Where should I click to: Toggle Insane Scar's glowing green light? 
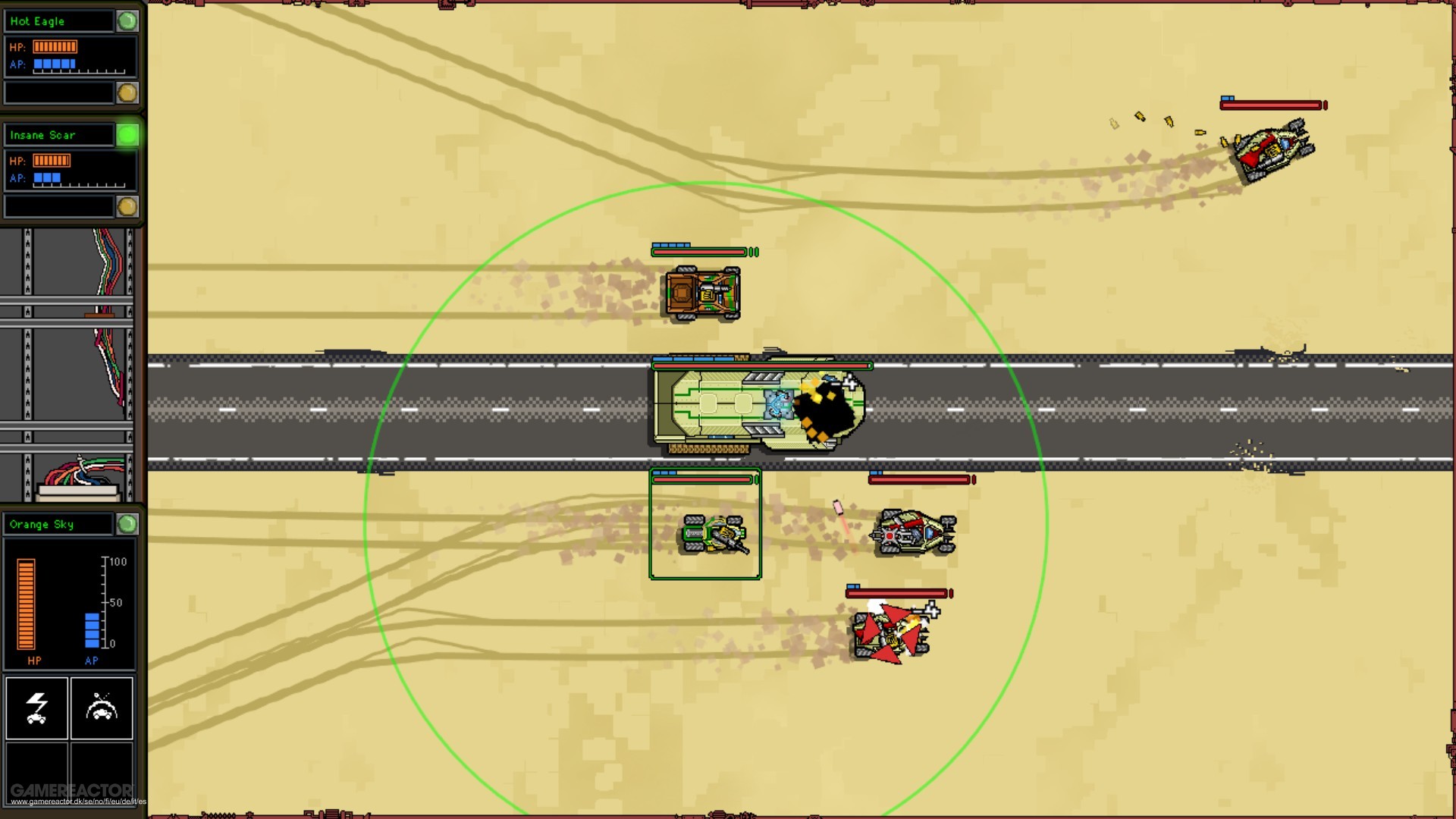point(127,134)
